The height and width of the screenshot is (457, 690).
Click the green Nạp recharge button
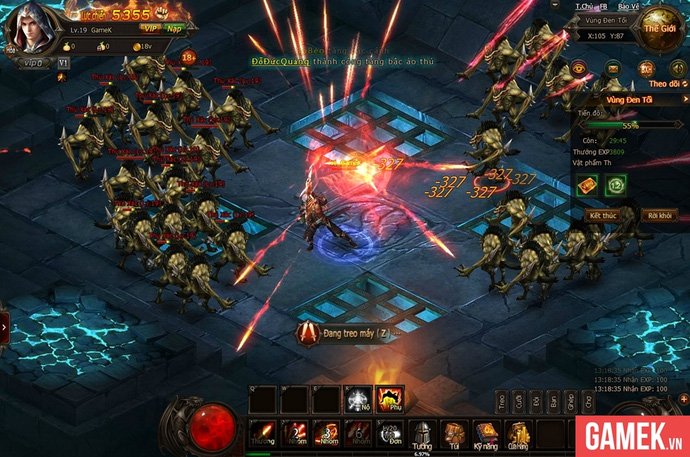pos(177,29)
